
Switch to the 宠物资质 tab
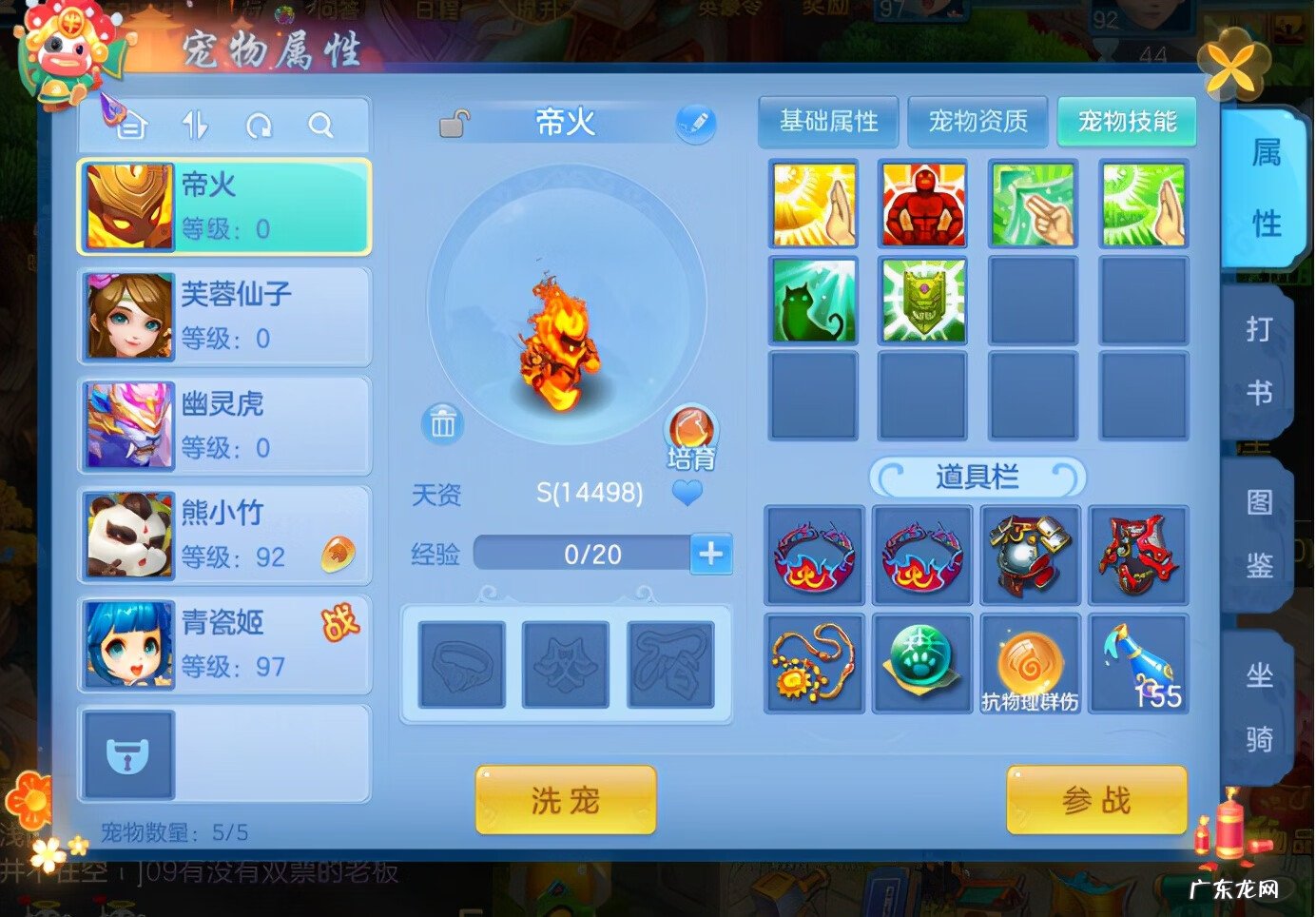(977, 122)
